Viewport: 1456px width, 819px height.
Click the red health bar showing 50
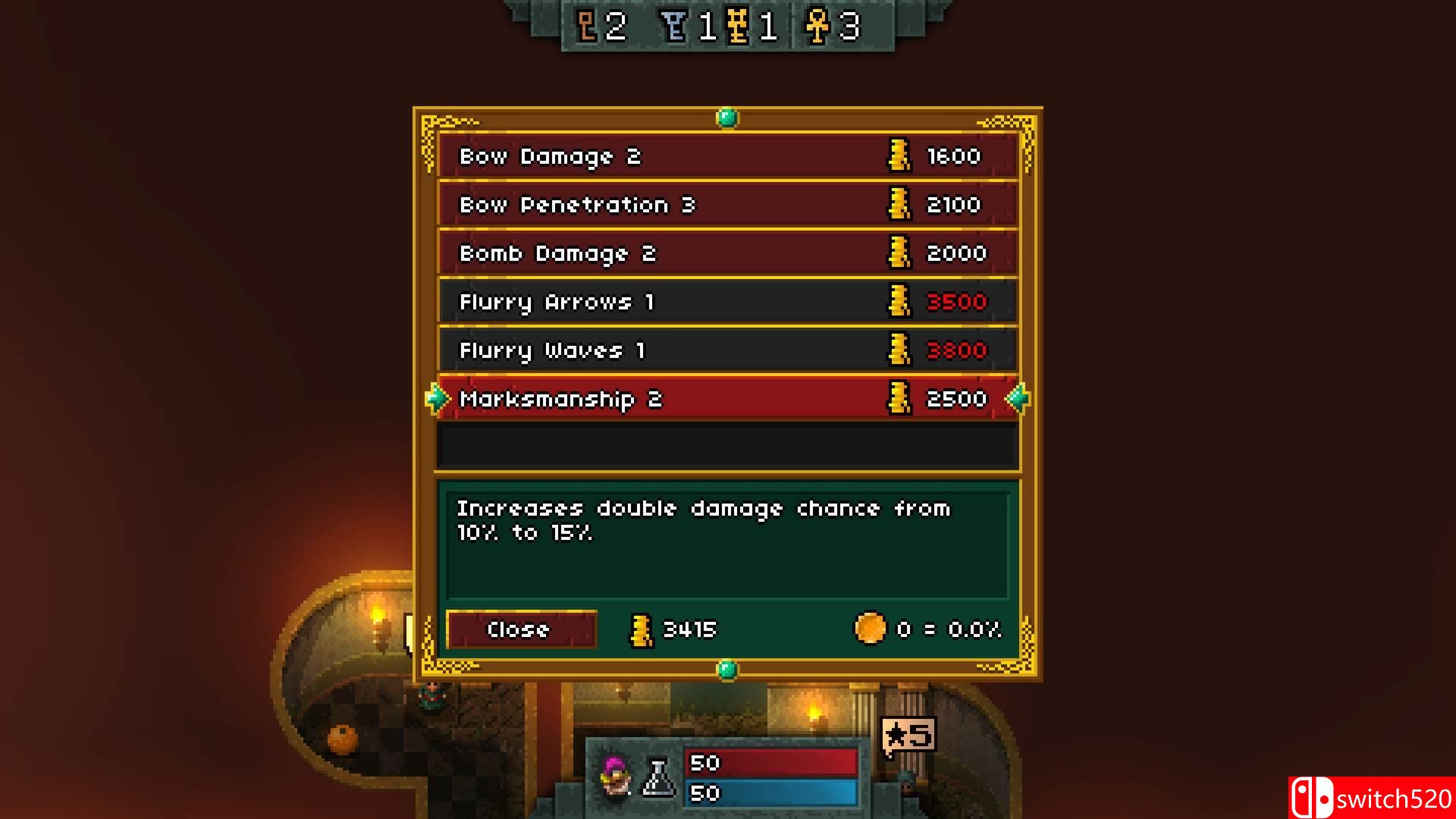pos(770,763)
